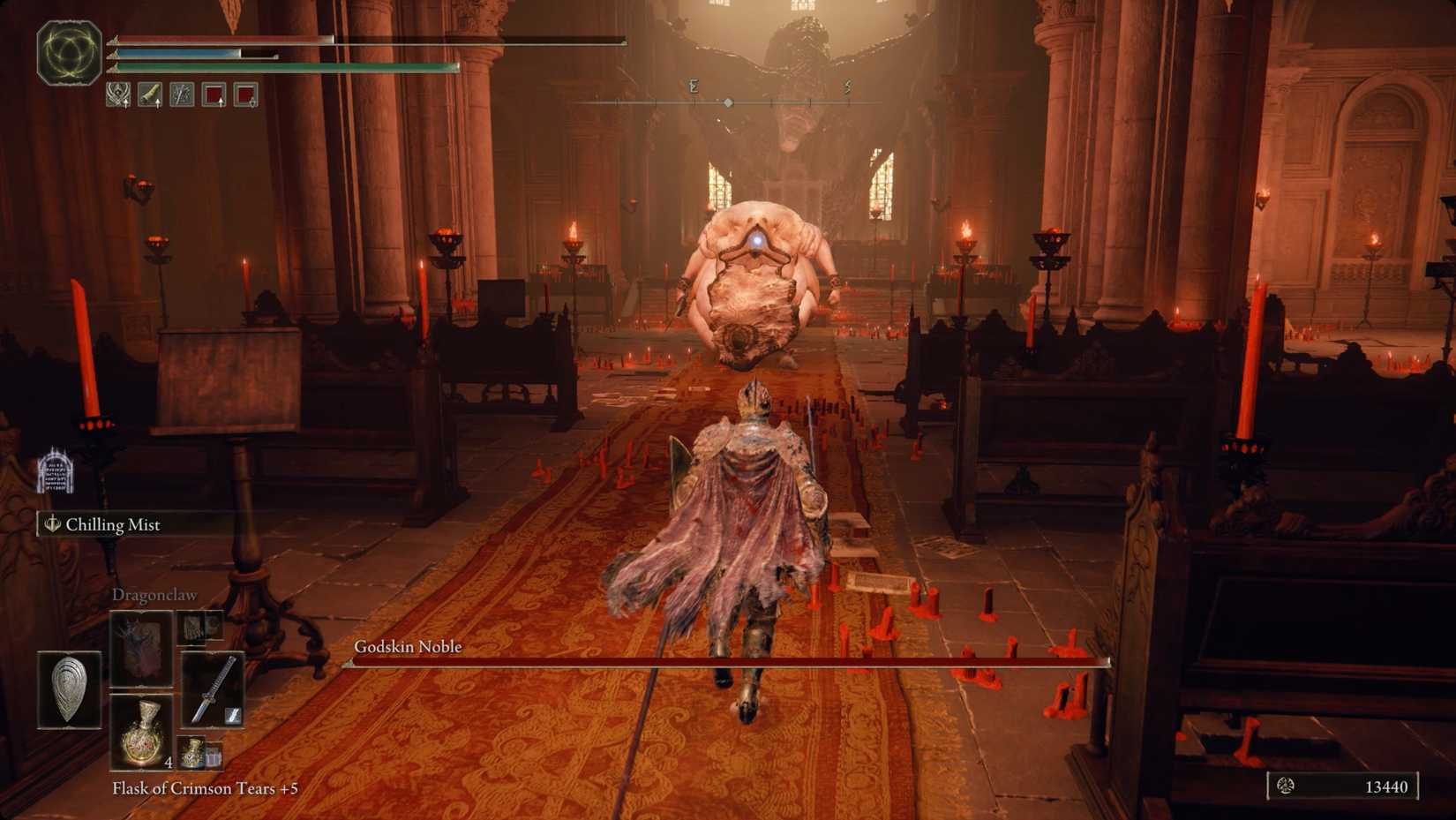Image resolution: width=1456 pixels, height=820 pixels.
Task: Click the red boss health bar
Action: pyautogui.click(x=724, y=660)
